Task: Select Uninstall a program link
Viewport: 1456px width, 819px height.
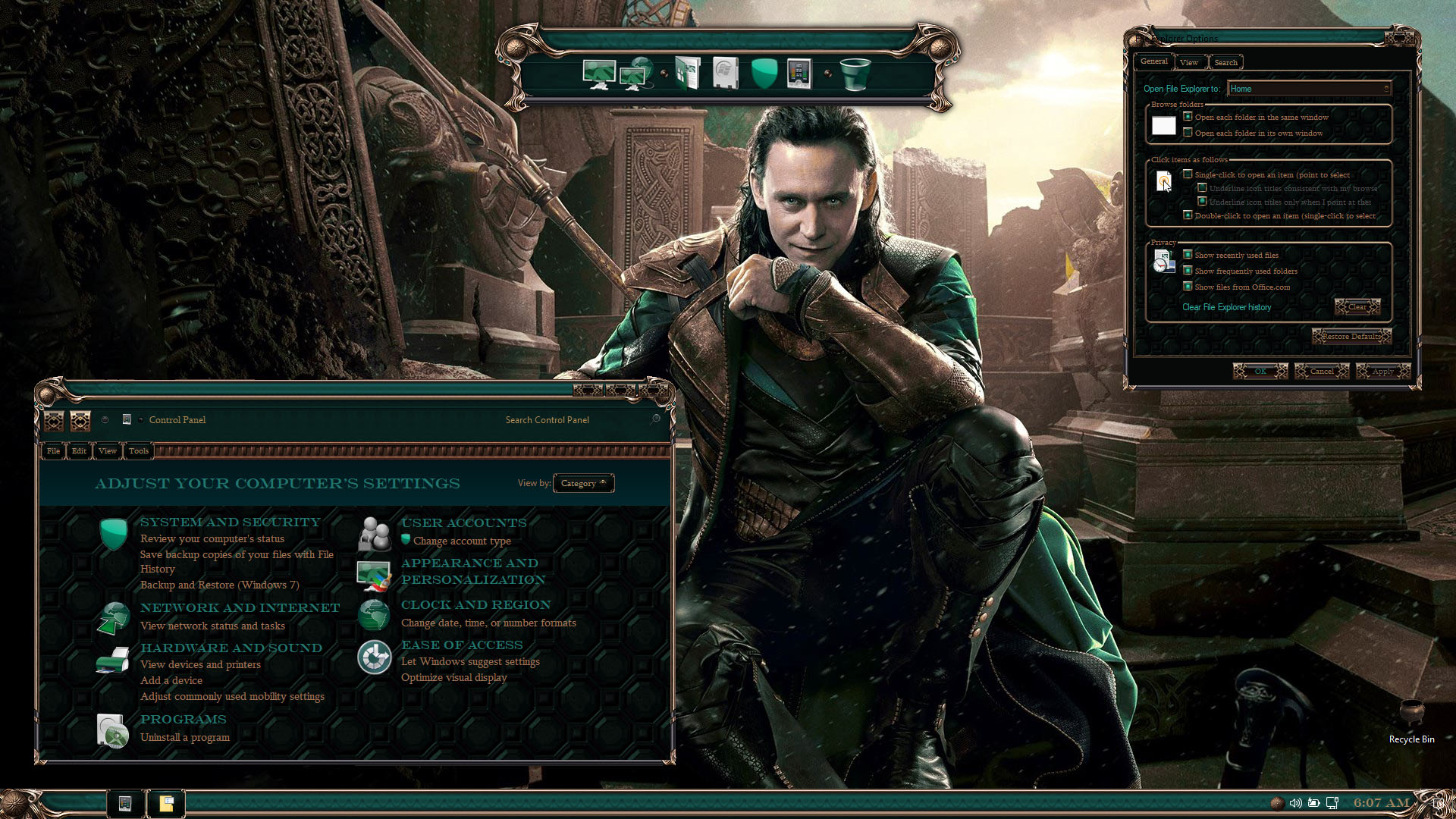Action: pyautogui.click(x=184, y=737)
